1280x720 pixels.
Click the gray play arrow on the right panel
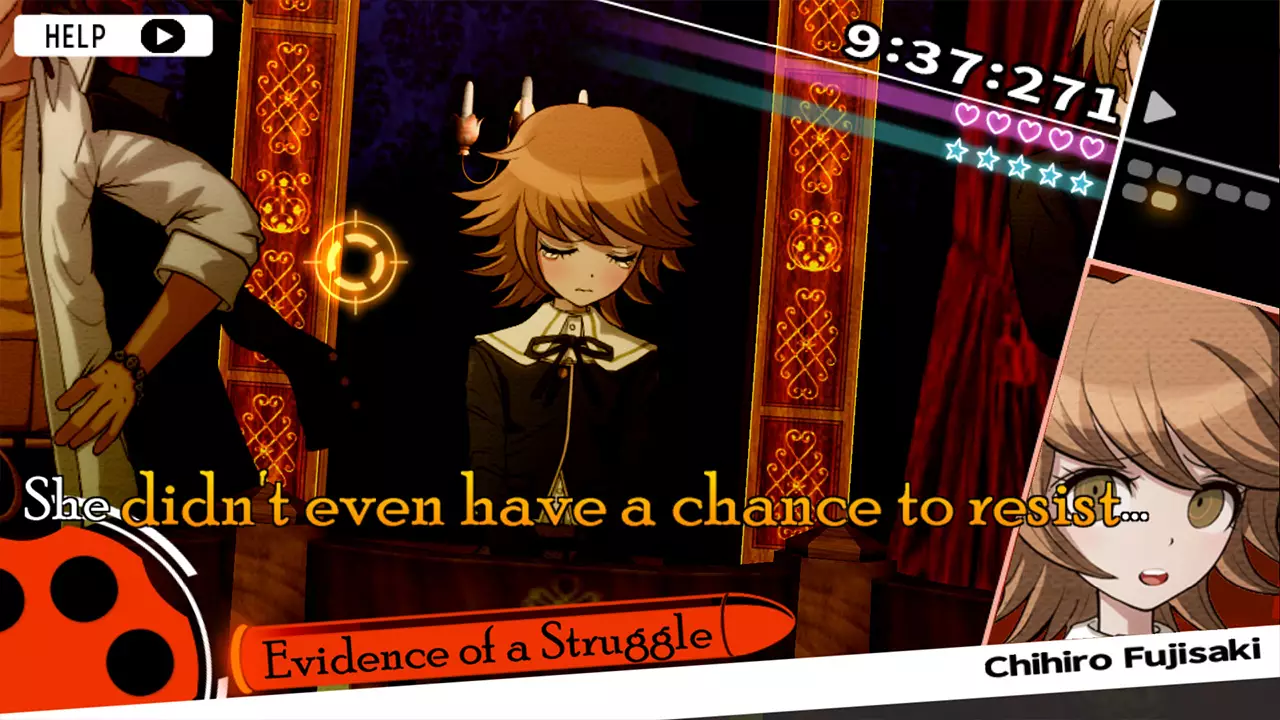[1162, 108]
